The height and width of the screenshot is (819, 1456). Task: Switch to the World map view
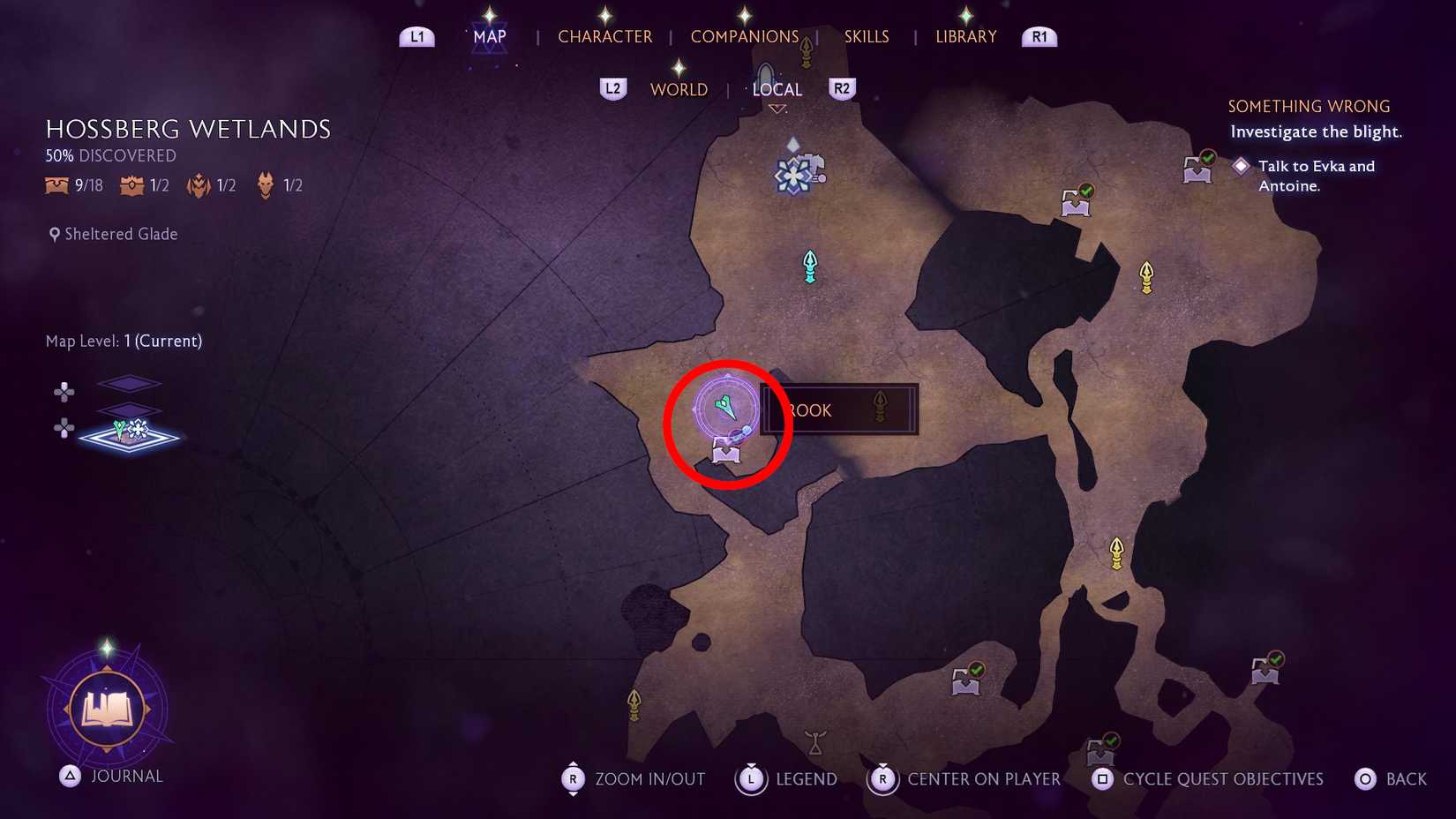[x=679, y=90]
